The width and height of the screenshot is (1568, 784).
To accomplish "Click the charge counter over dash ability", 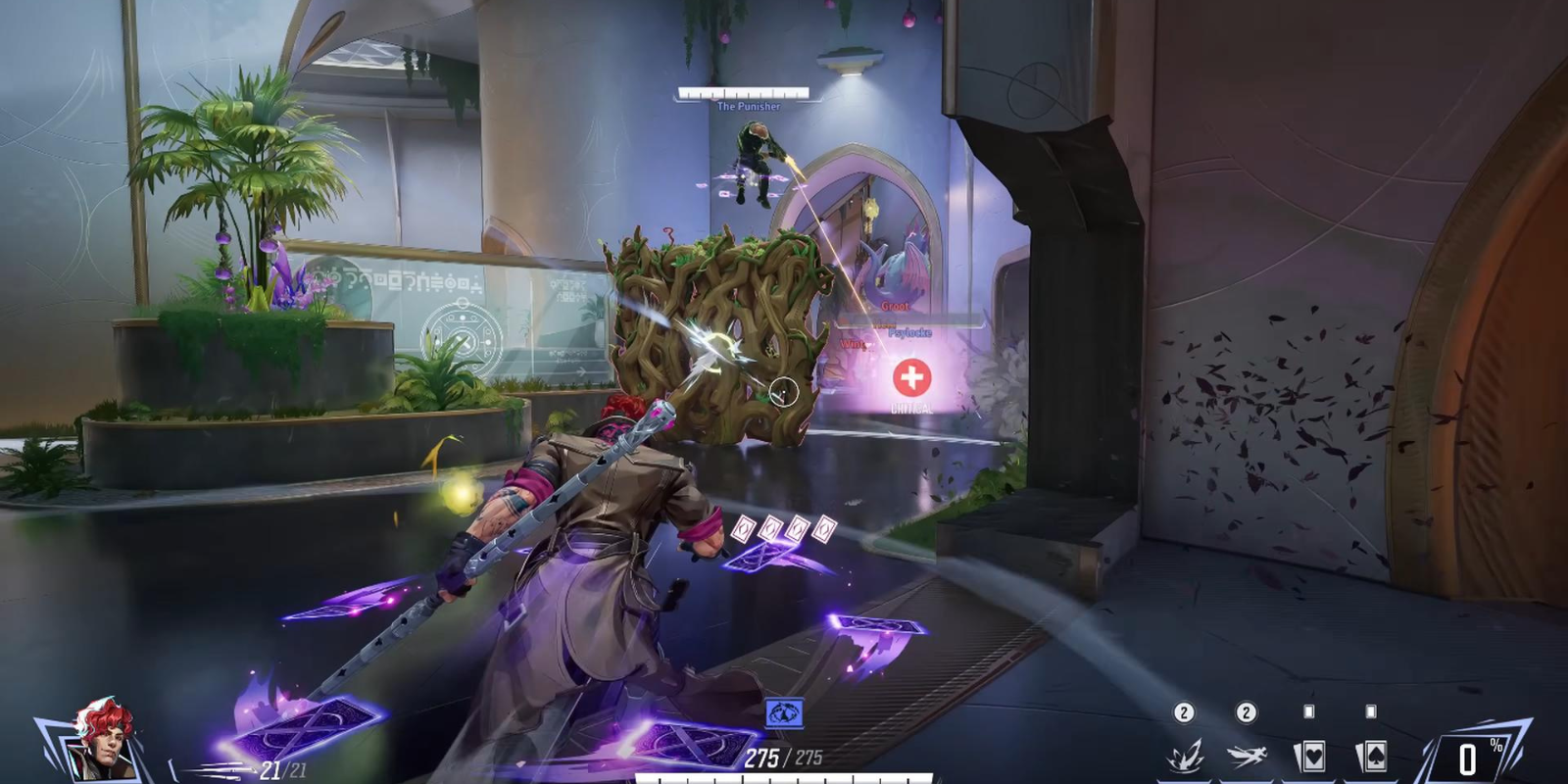I will point(1247,712).
